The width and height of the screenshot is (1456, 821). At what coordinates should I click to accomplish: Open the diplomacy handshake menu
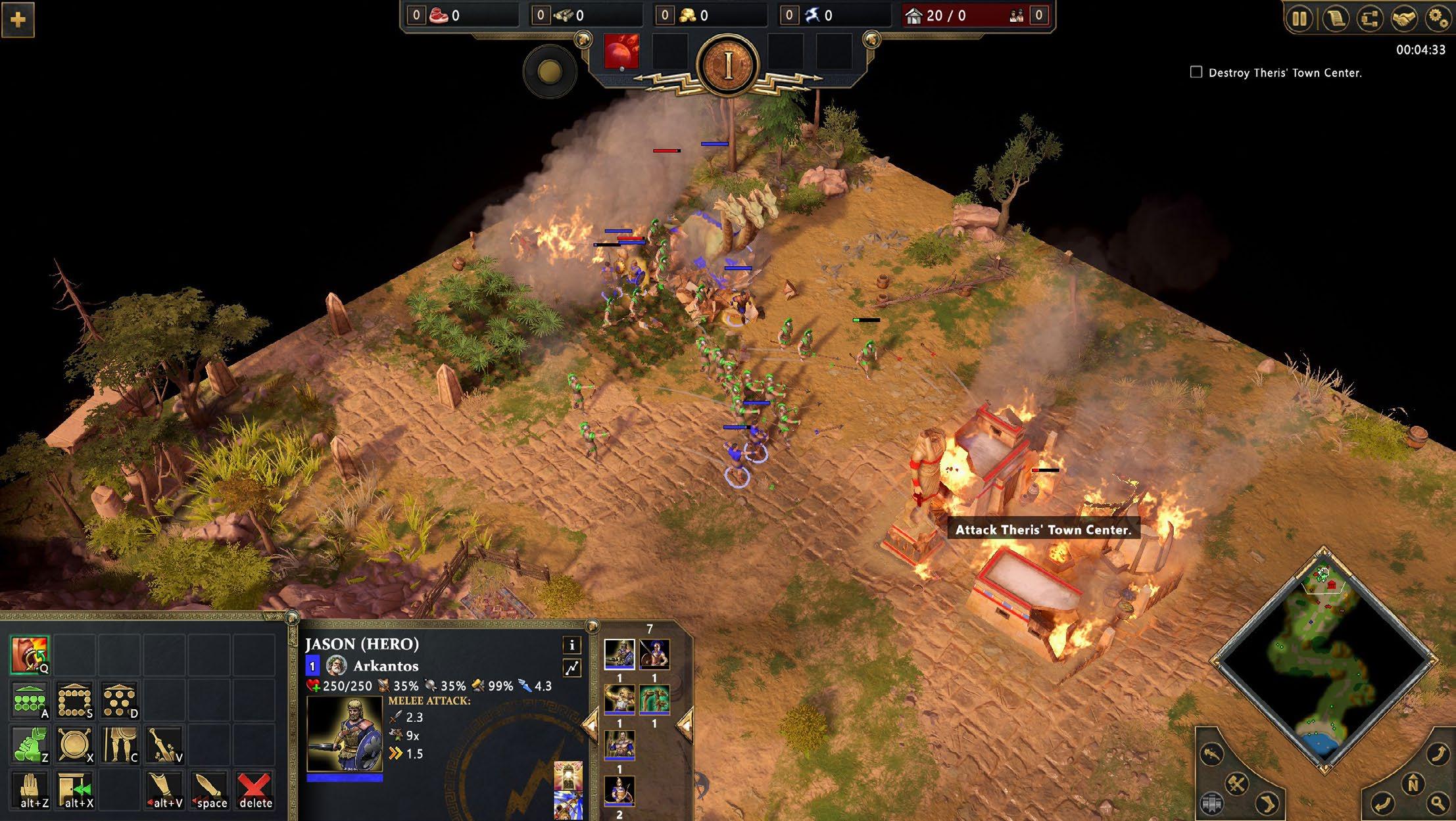pos(1404,18)
